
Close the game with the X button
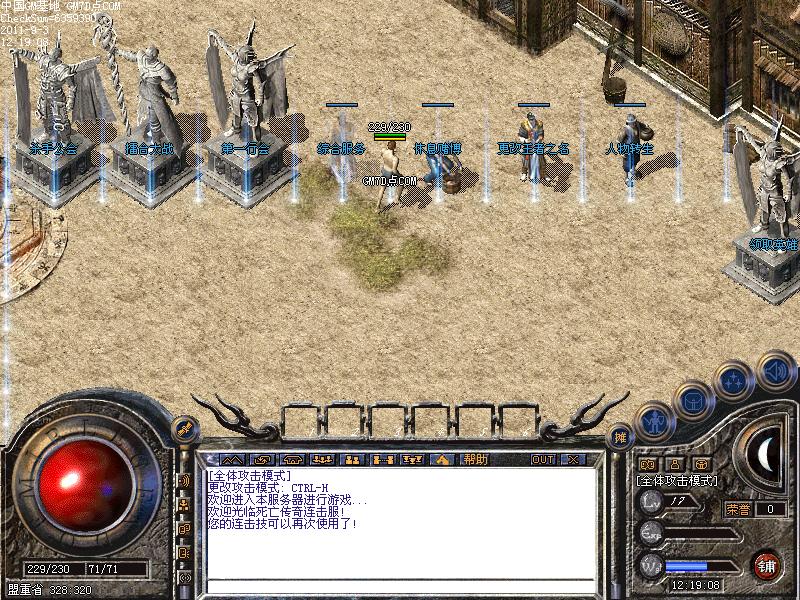(x=572, y=460)
